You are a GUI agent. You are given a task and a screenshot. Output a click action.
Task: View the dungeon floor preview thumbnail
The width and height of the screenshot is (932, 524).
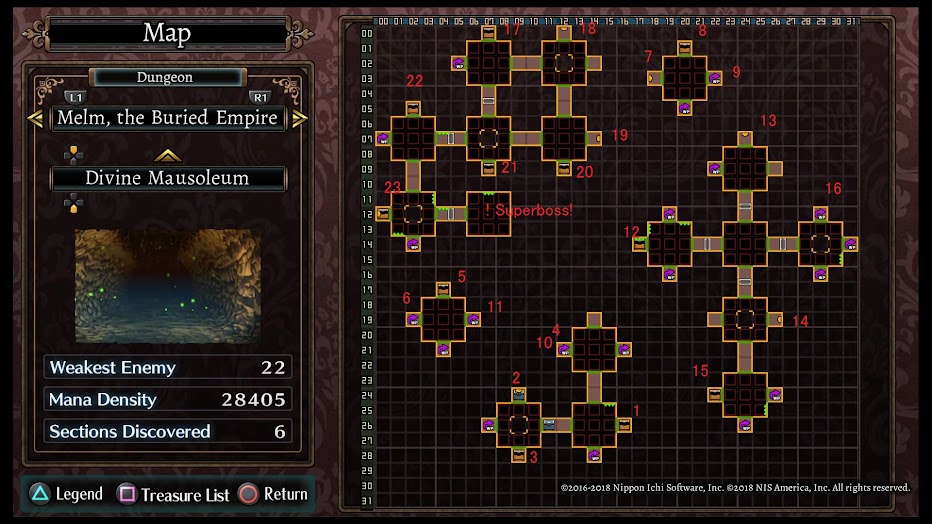[x=167, y=285]
